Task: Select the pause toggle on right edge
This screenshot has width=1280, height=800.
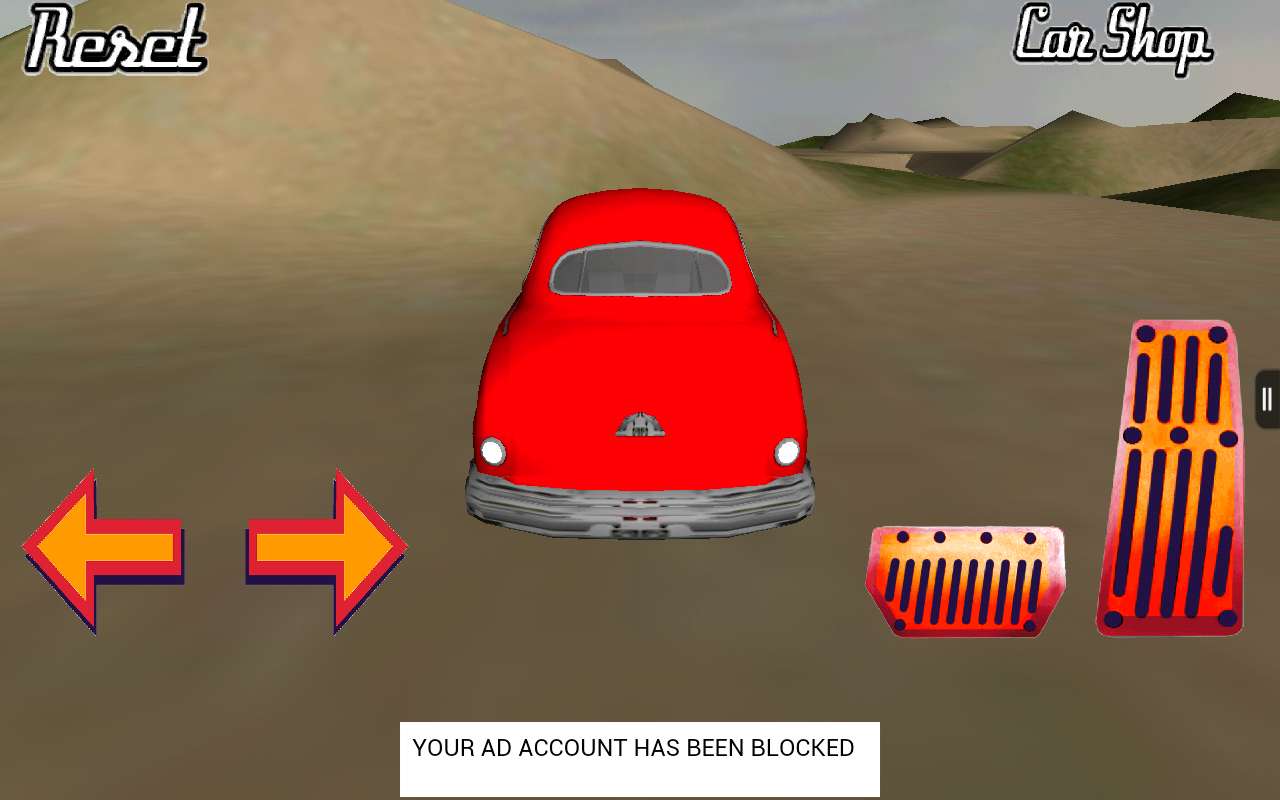Action: tap(1268, 398)
